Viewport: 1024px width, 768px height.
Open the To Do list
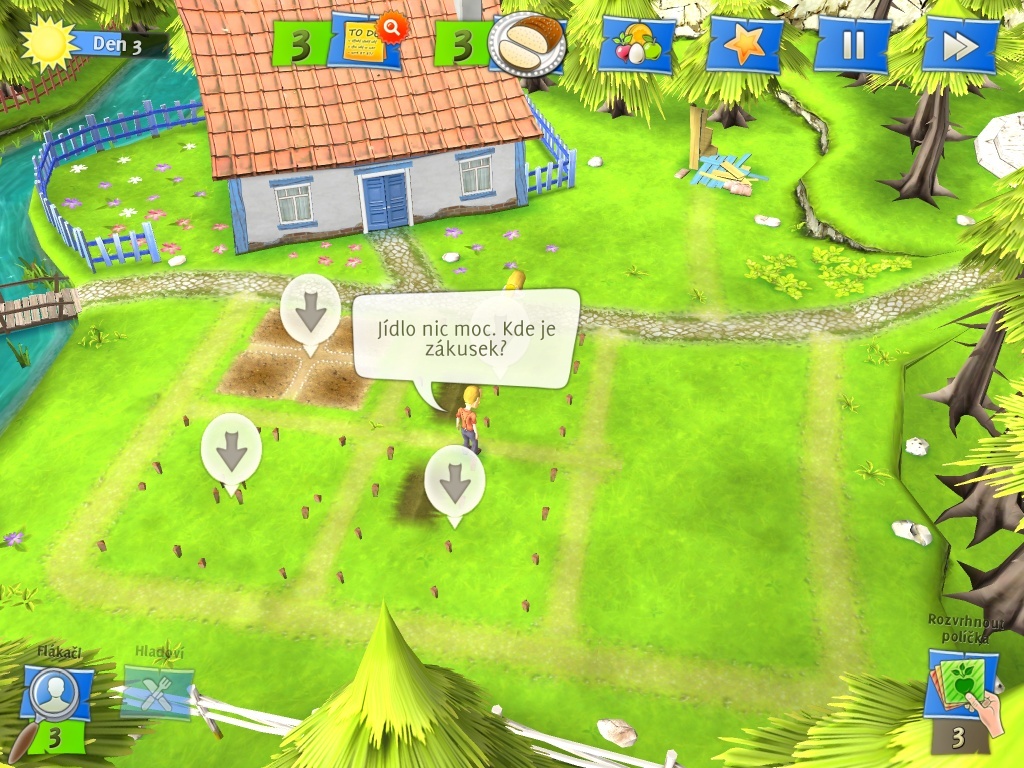point(365,41)
